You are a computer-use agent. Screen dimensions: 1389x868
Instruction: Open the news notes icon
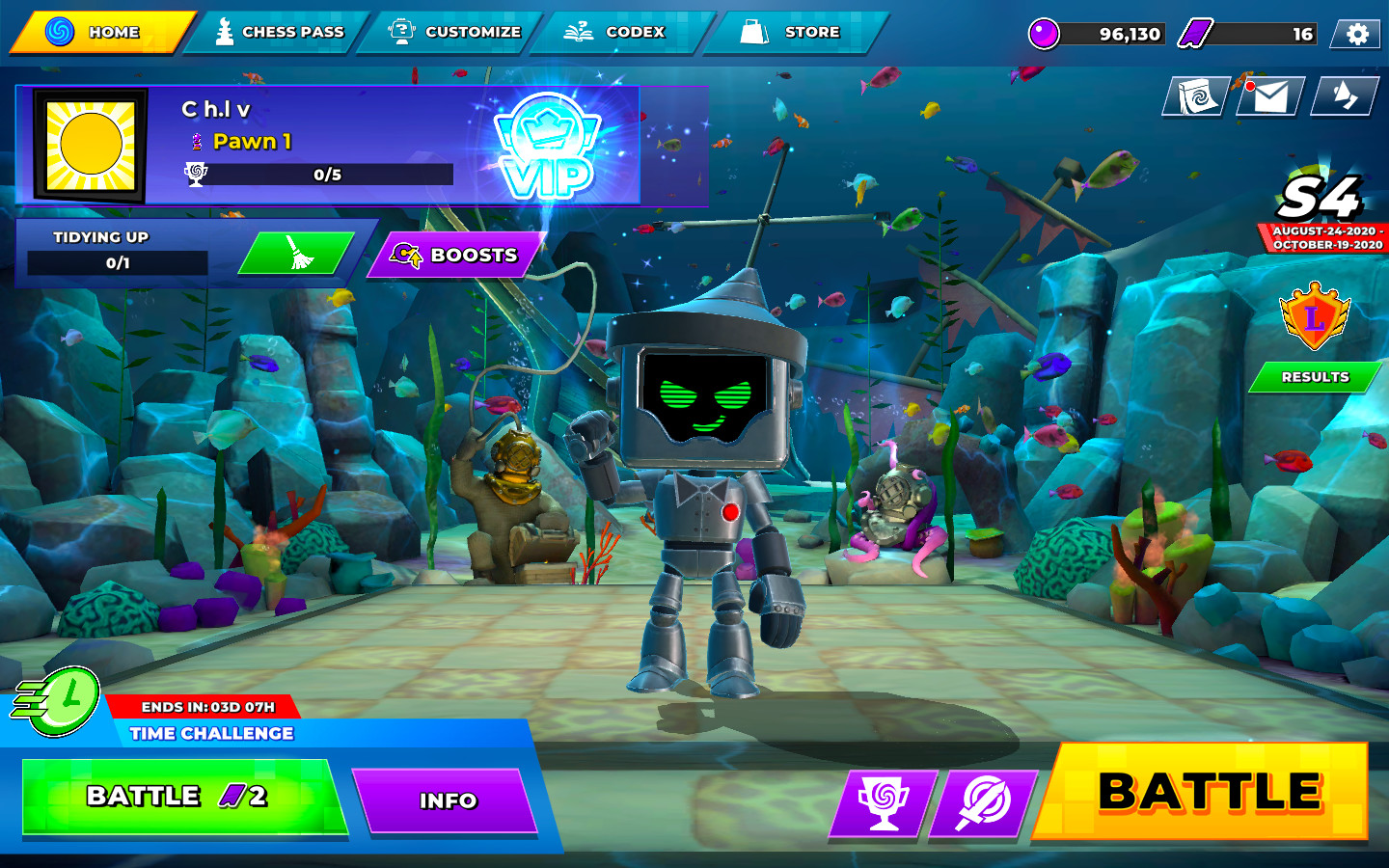[x=1196, y=97]
